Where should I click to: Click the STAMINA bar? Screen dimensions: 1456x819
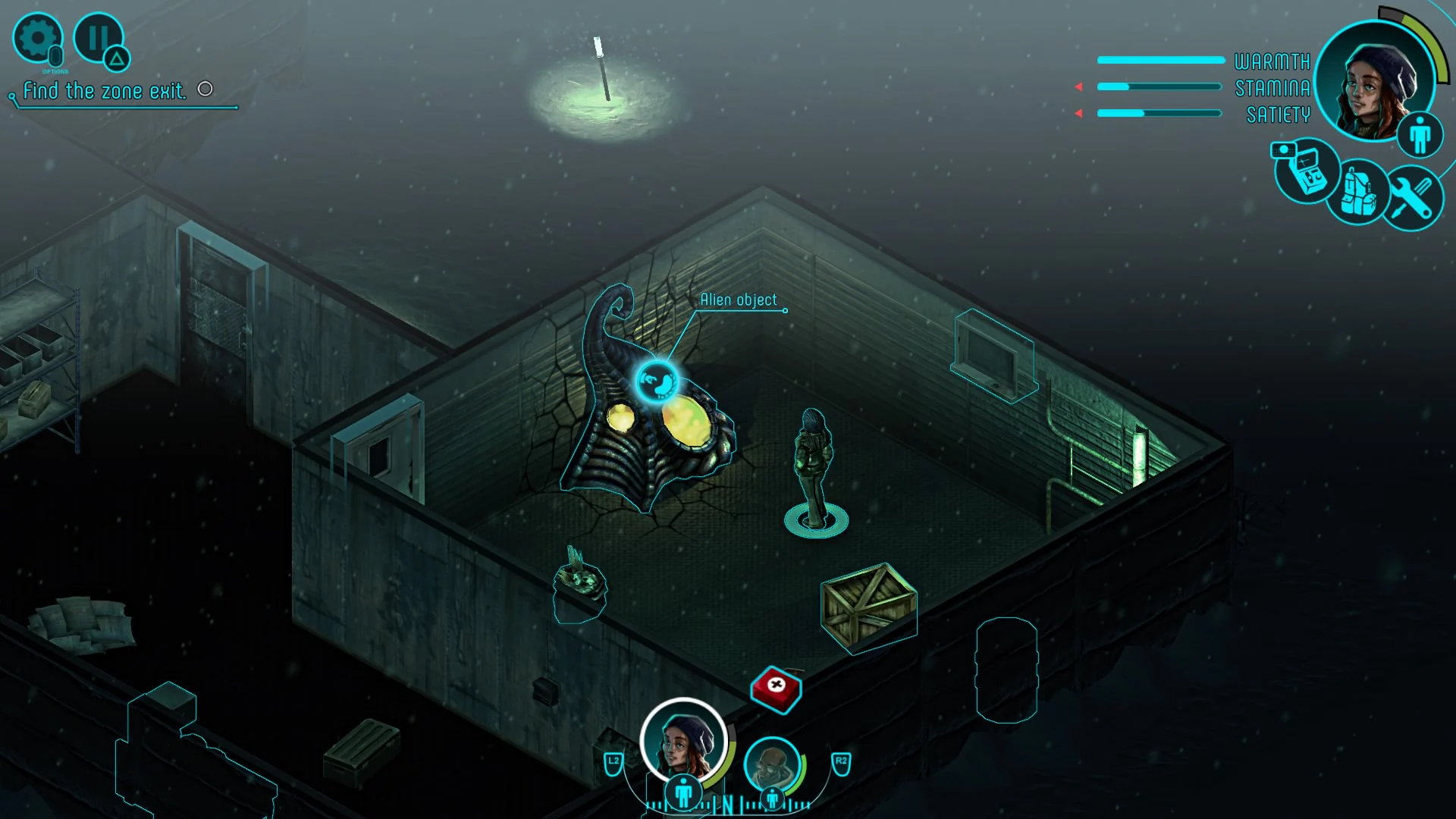point(1160,86)
